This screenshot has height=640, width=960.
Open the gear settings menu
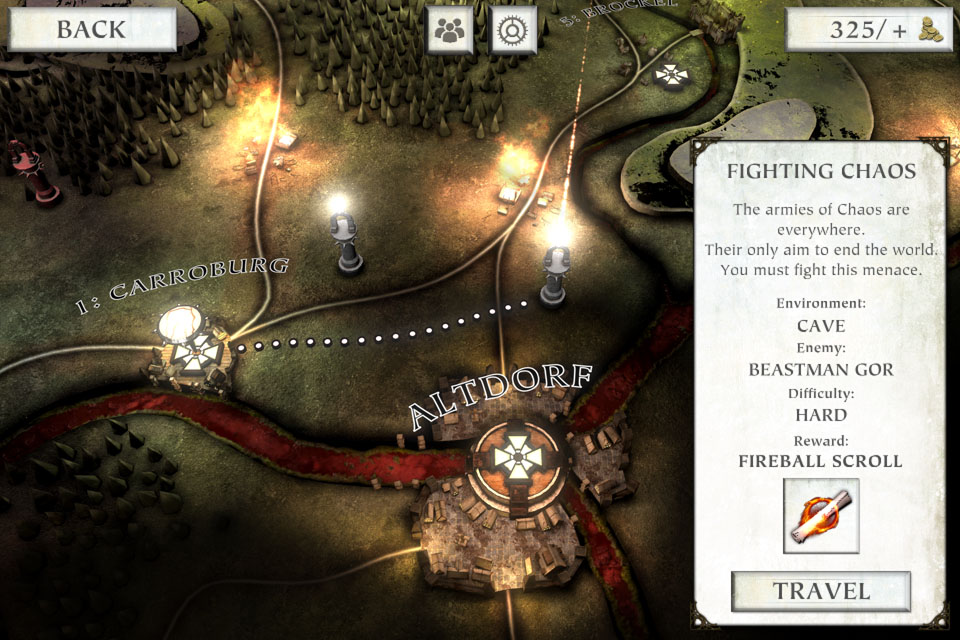(x=514, y=30)
